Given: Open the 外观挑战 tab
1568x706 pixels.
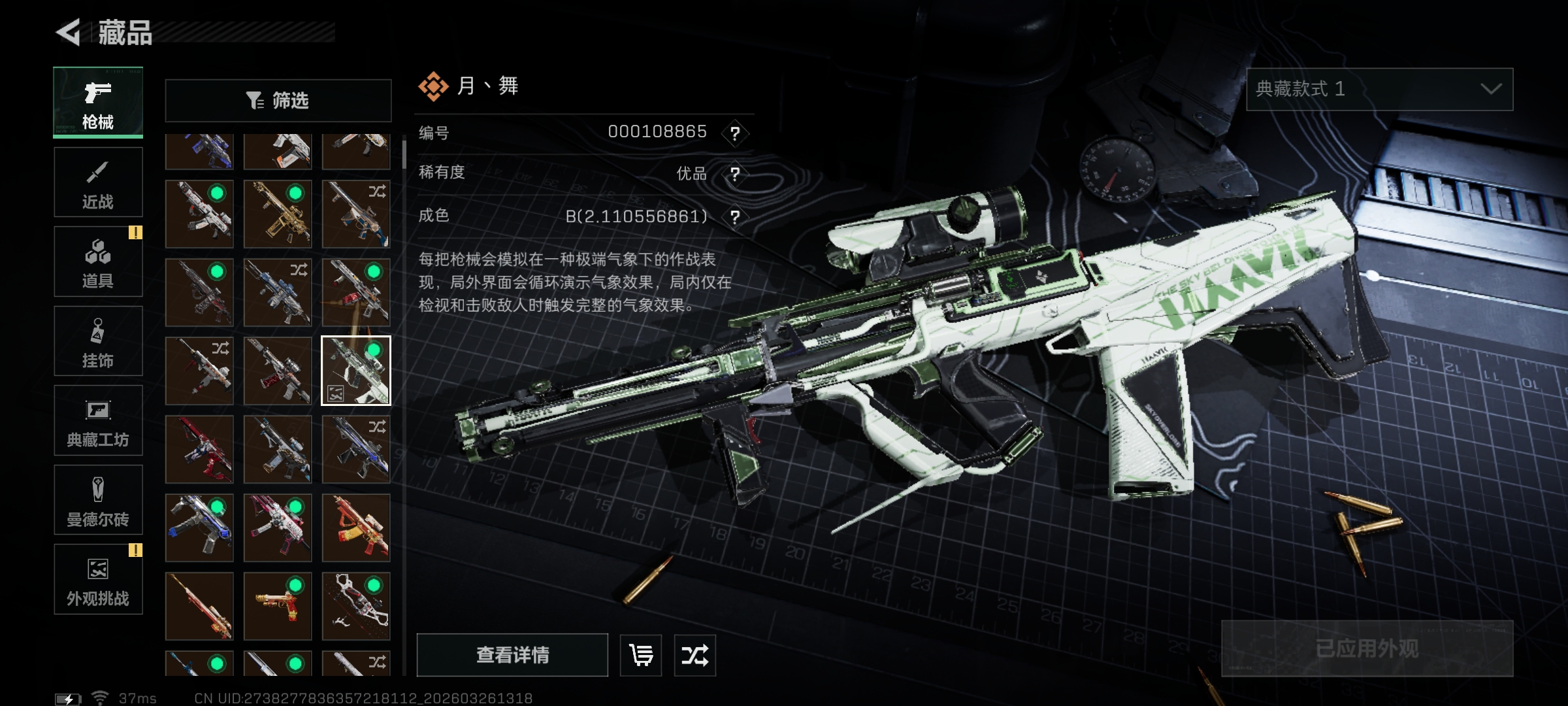Looking at the screenshot, I should 98,579.
